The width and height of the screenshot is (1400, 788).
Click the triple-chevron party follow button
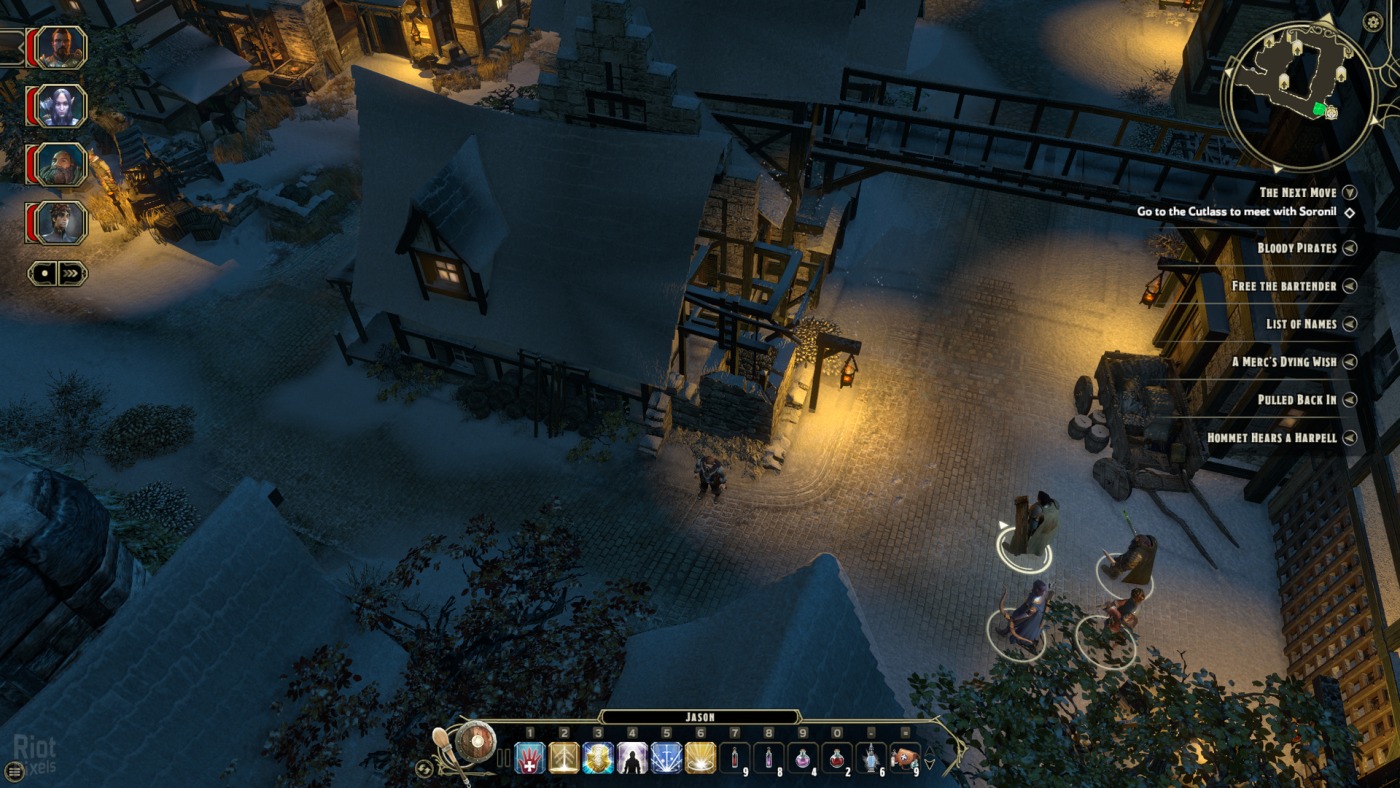pyautogui.click(x=72, y=273)
